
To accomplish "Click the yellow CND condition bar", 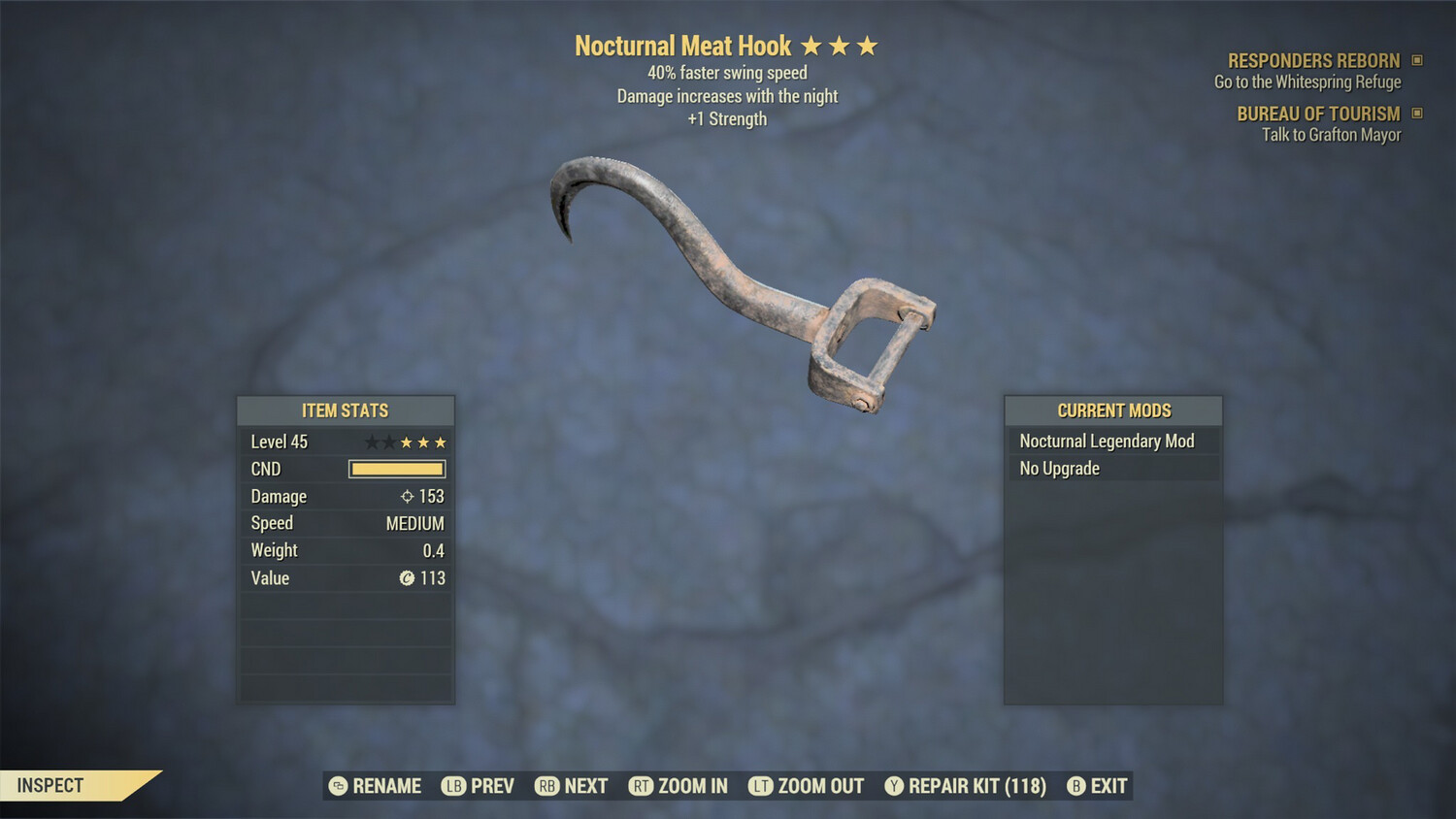I will pyautogui.click(x=395, y=469).
